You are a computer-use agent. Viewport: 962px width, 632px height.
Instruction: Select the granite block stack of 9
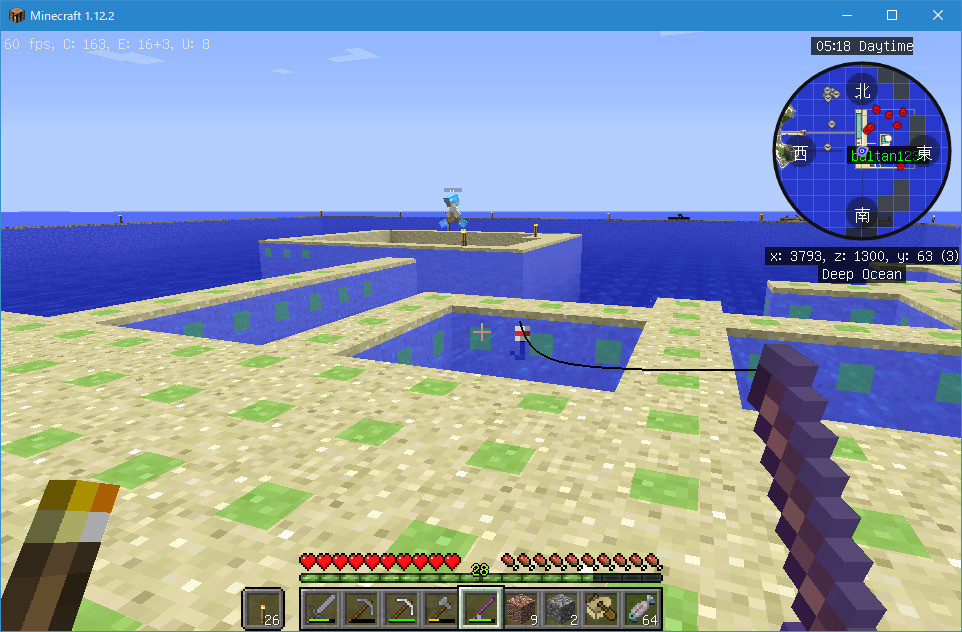[x=521, y=607]
